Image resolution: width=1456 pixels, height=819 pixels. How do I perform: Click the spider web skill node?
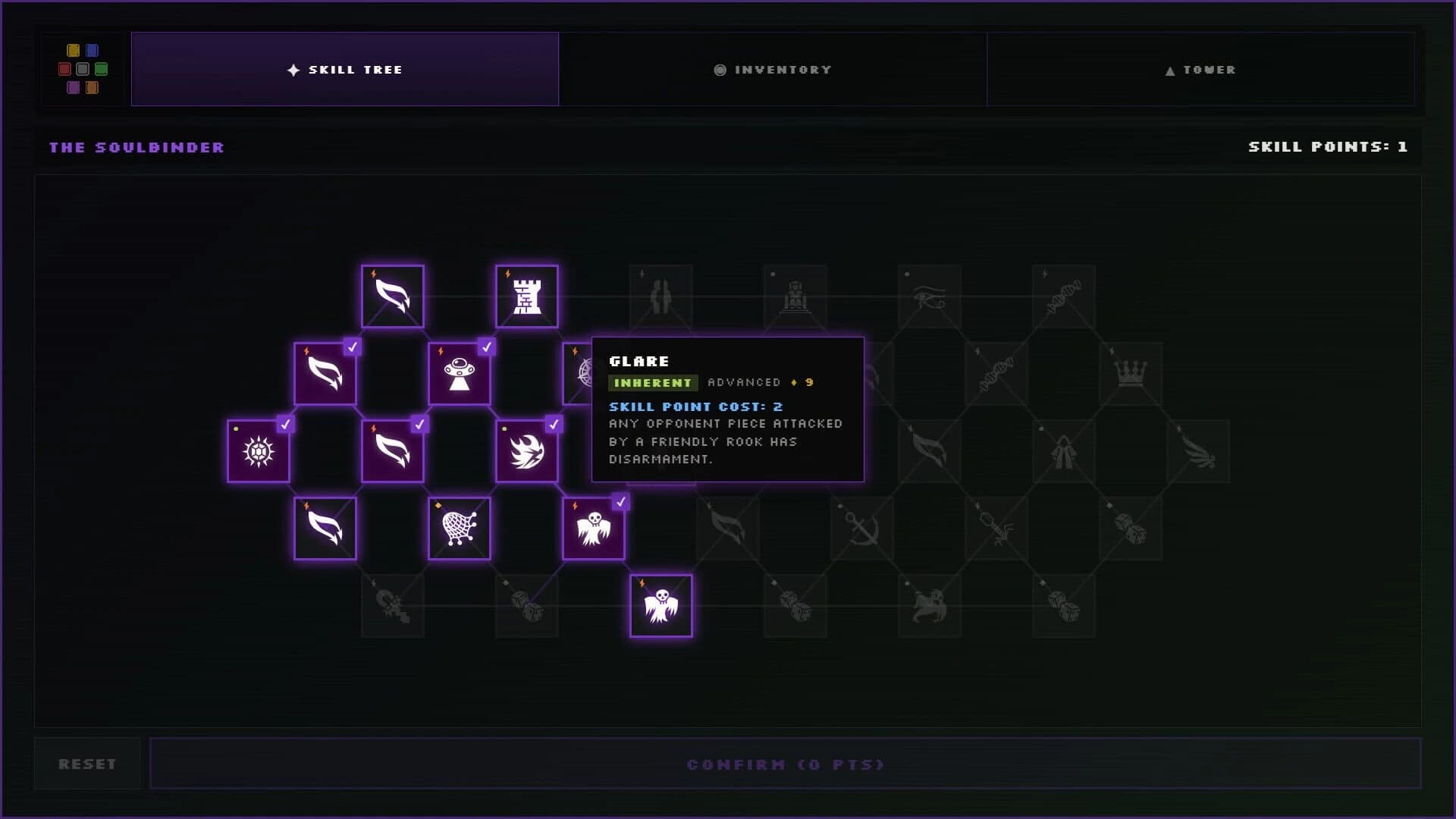[x=460, y=528]
